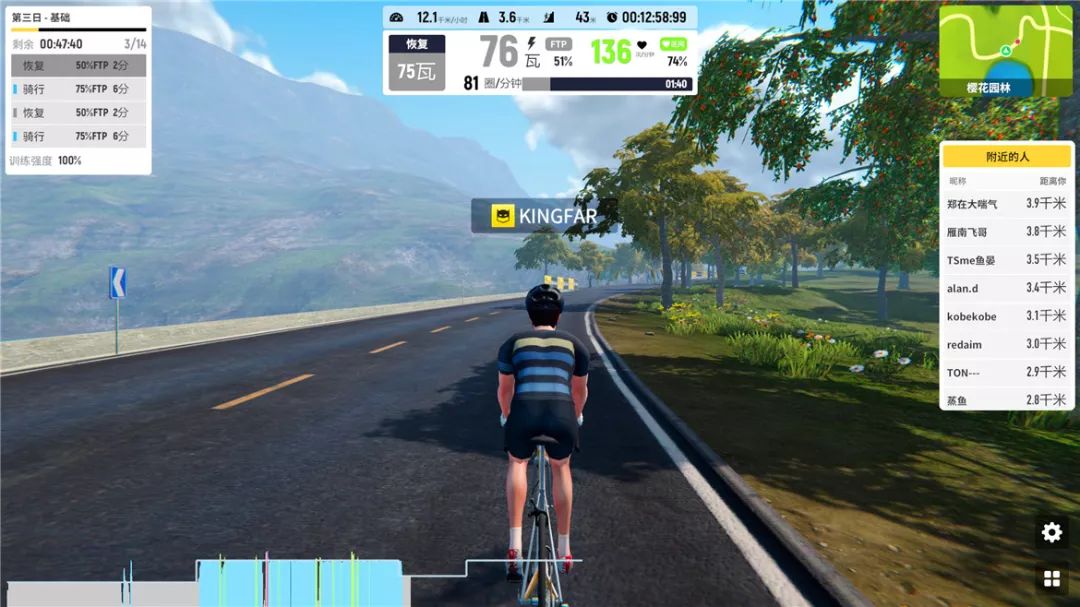
Task: Choose redaim from nearby riders
Action: tap(1006, 344)
